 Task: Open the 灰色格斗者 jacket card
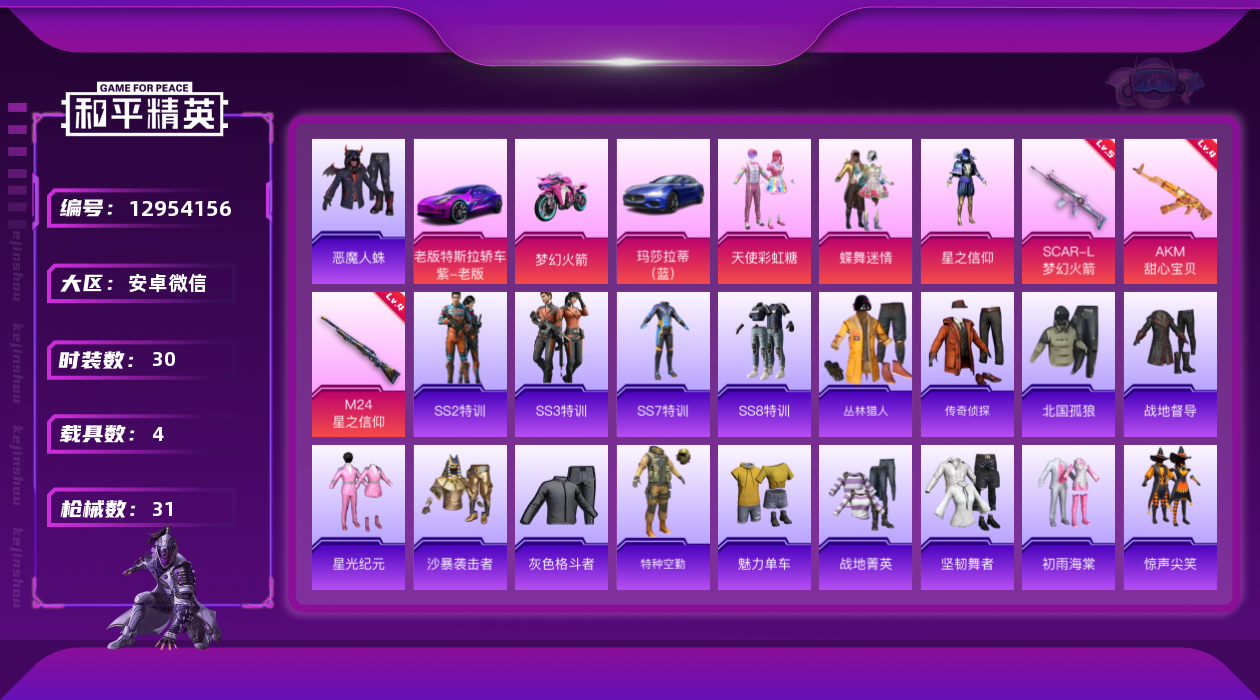(561, 517)
